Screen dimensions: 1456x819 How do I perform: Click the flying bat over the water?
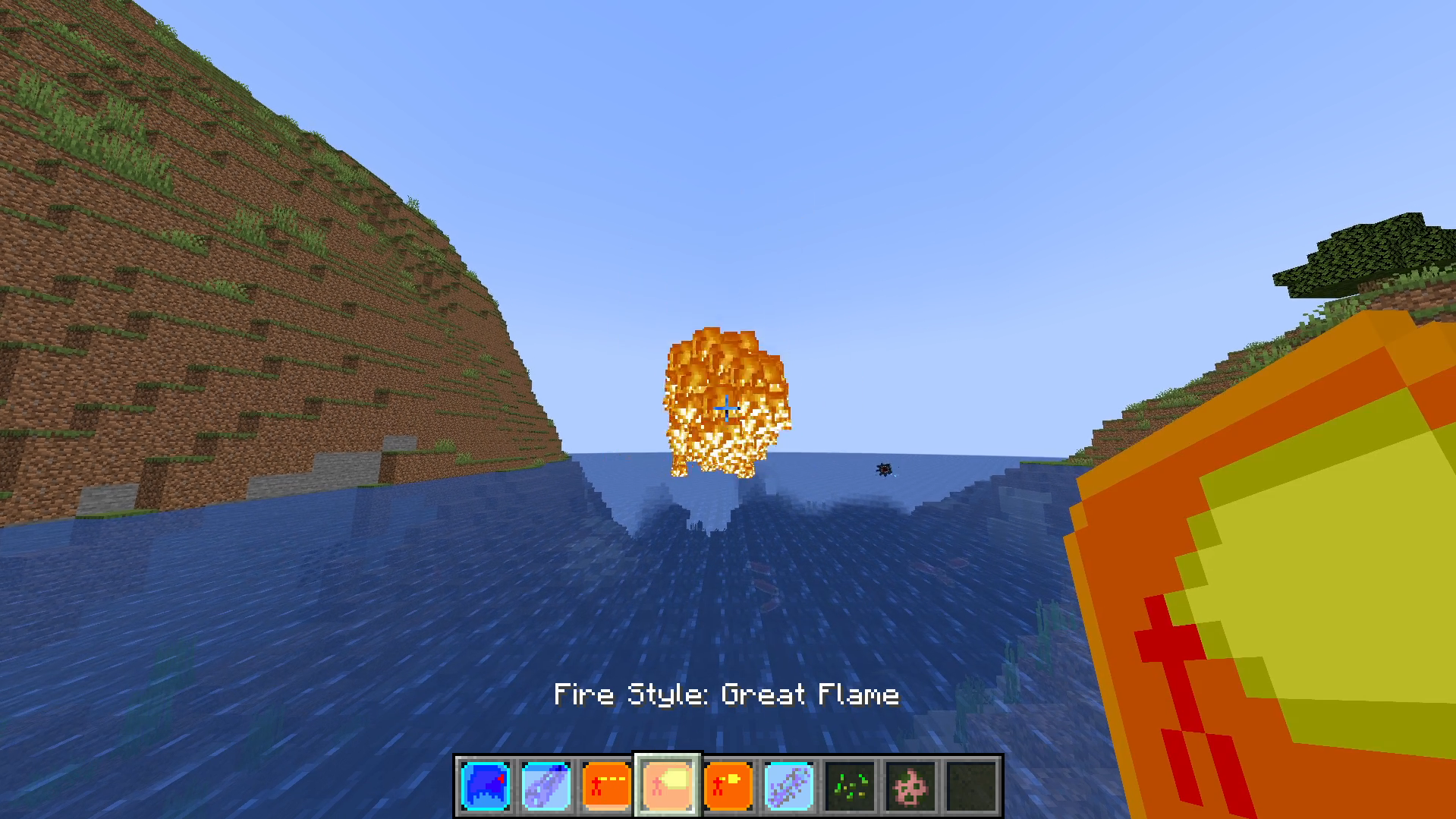click(882, 471)
